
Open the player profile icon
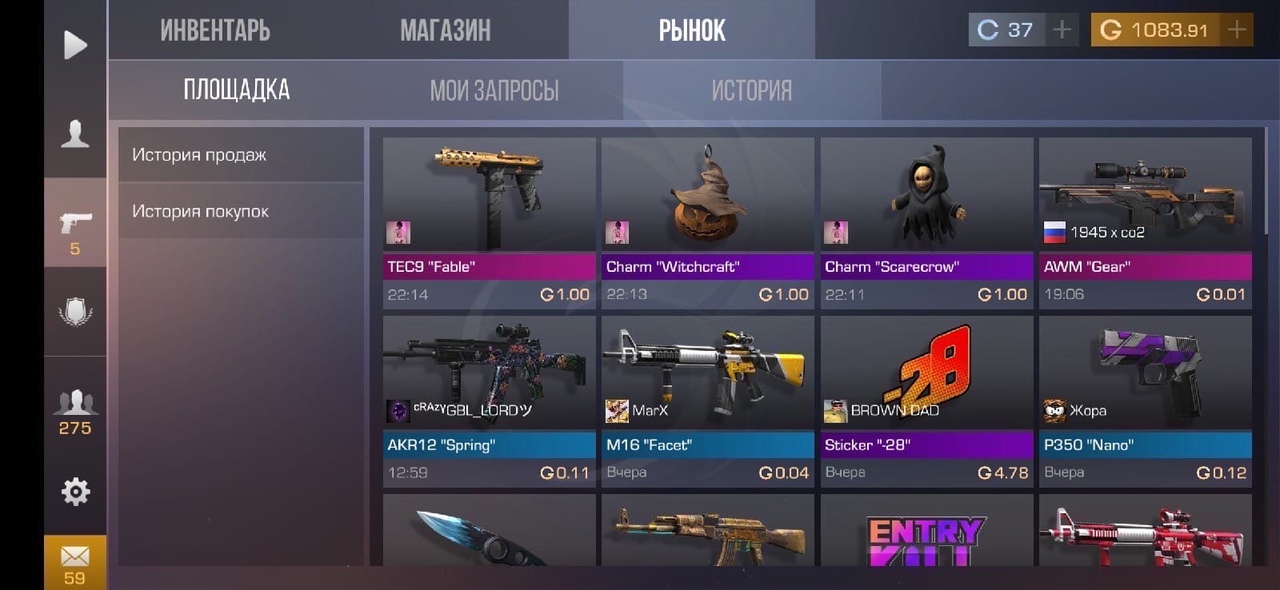pyautogui.click(x=75, y=134)
